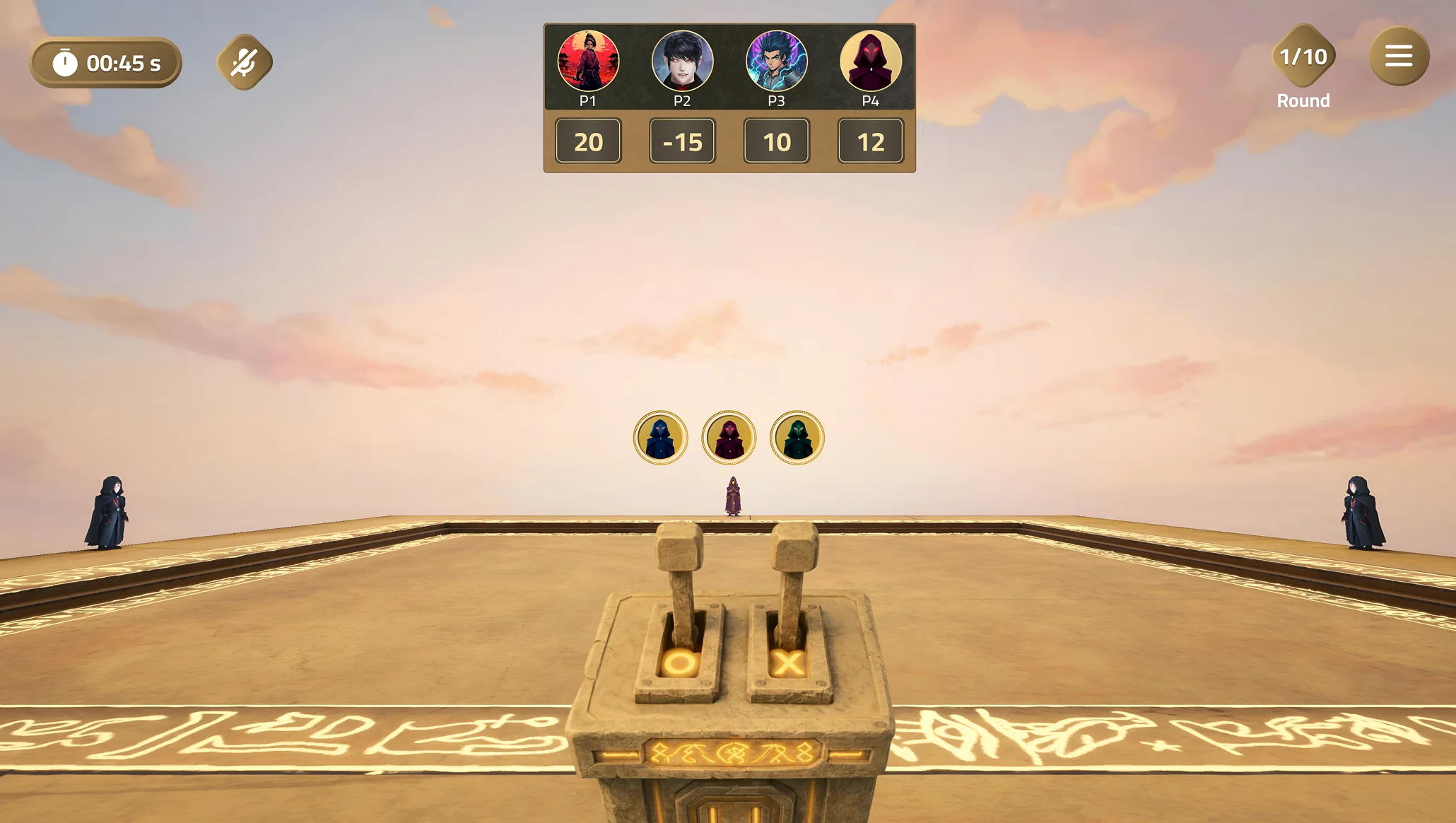
Task: Choose the blue hooded figure token
Action: click(660, 438)
